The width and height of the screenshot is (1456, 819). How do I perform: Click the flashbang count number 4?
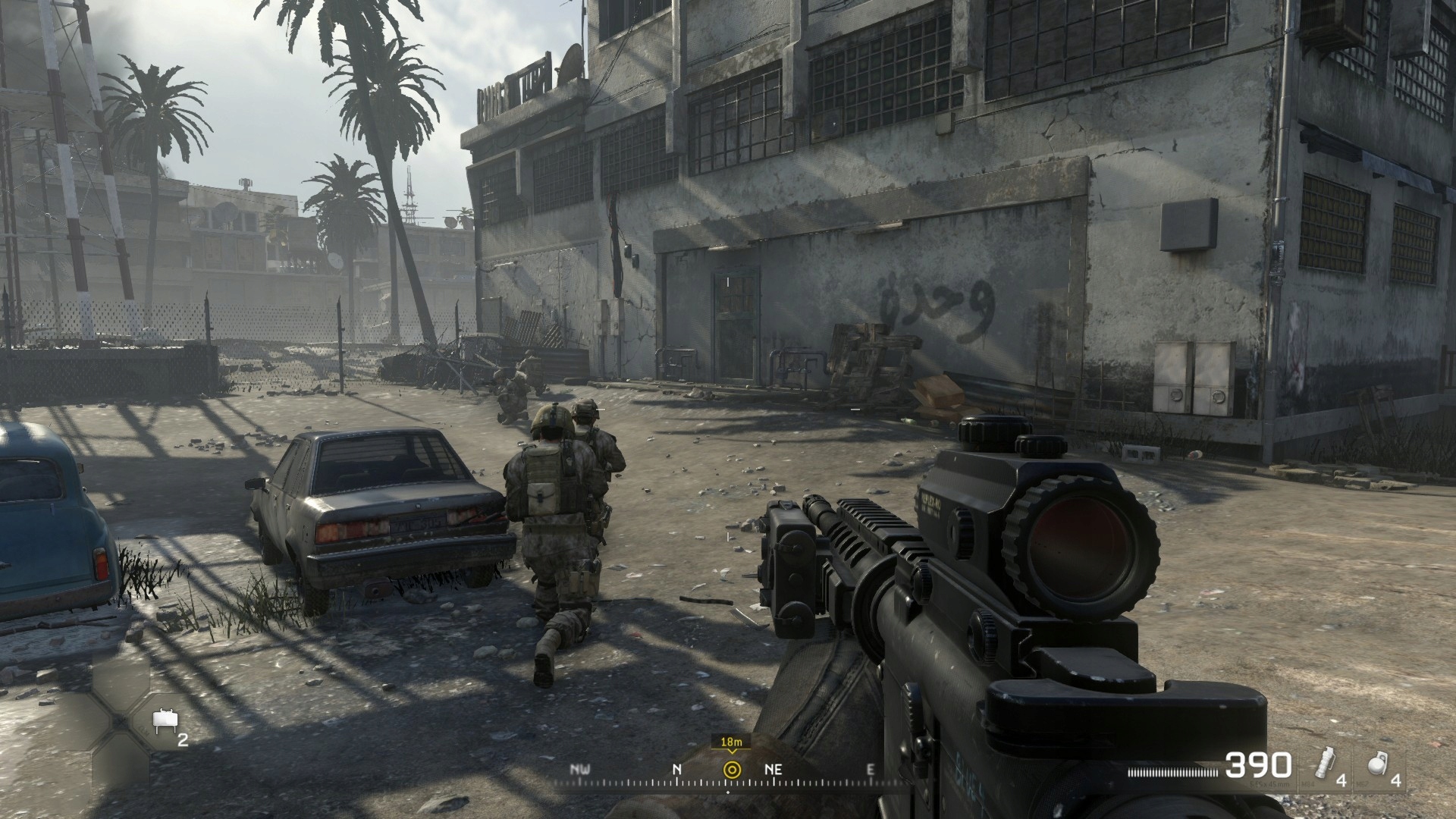[x=1341, y=782]
